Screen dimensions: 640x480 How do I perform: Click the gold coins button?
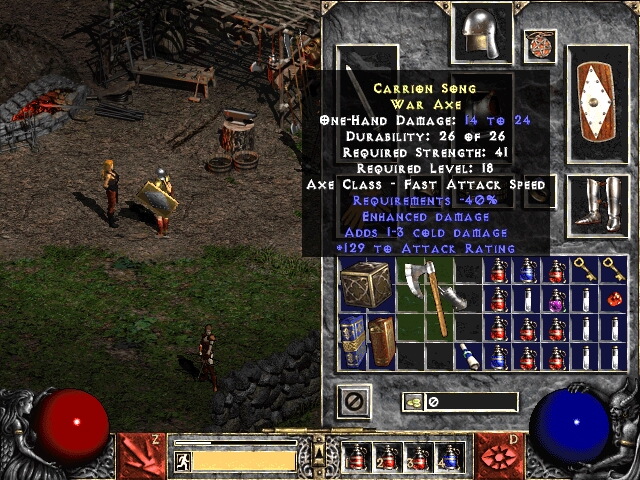coord(412,402)
